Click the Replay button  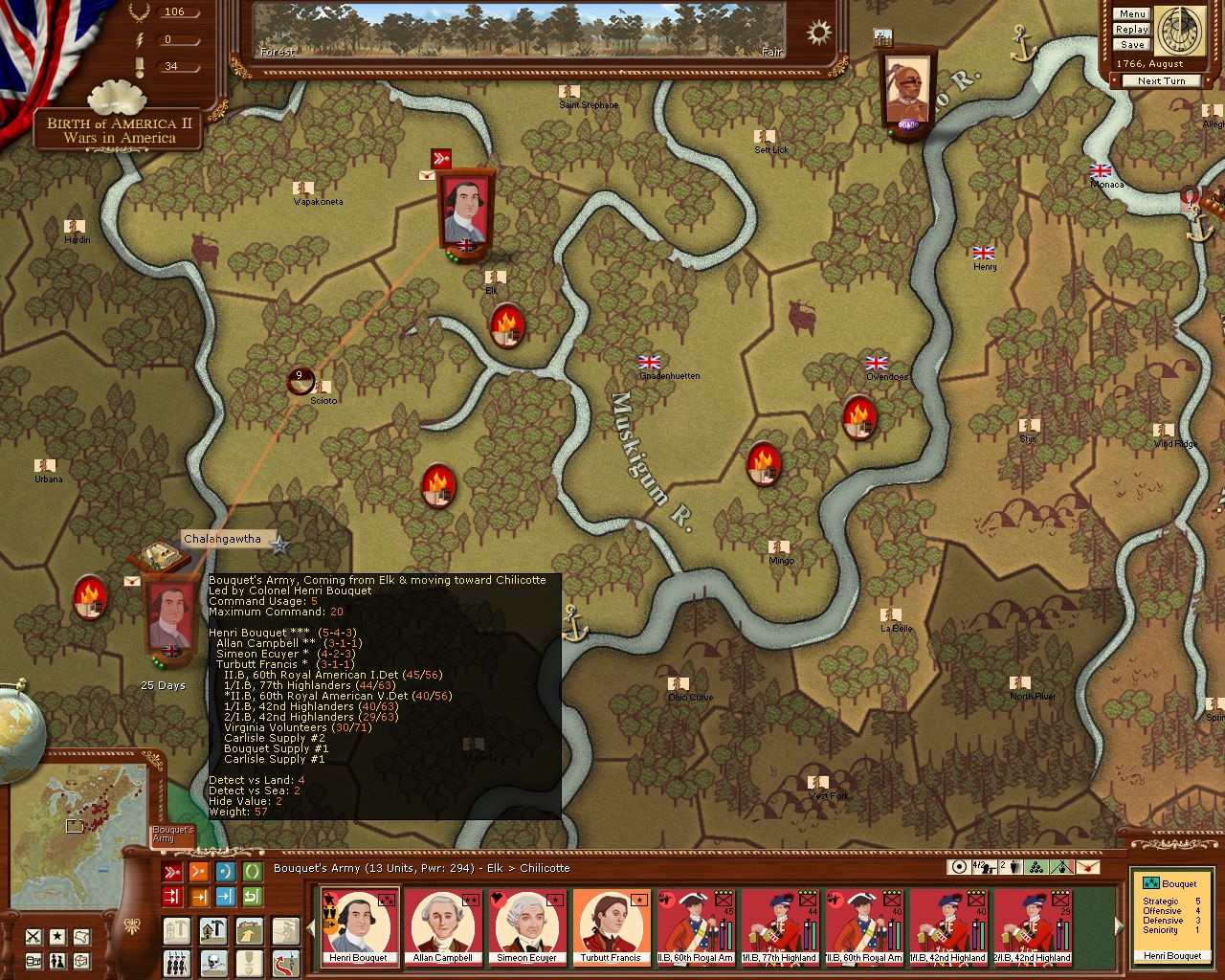[x=1131, y=30]
